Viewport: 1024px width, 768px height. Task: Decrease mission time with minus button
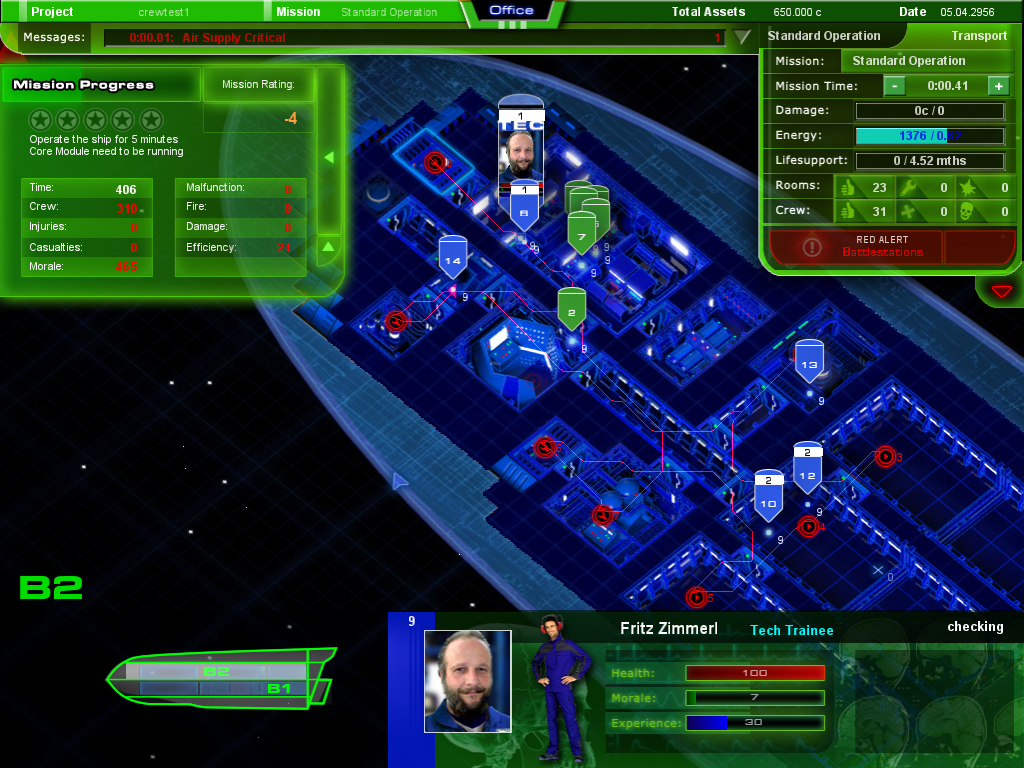point(895,86)
